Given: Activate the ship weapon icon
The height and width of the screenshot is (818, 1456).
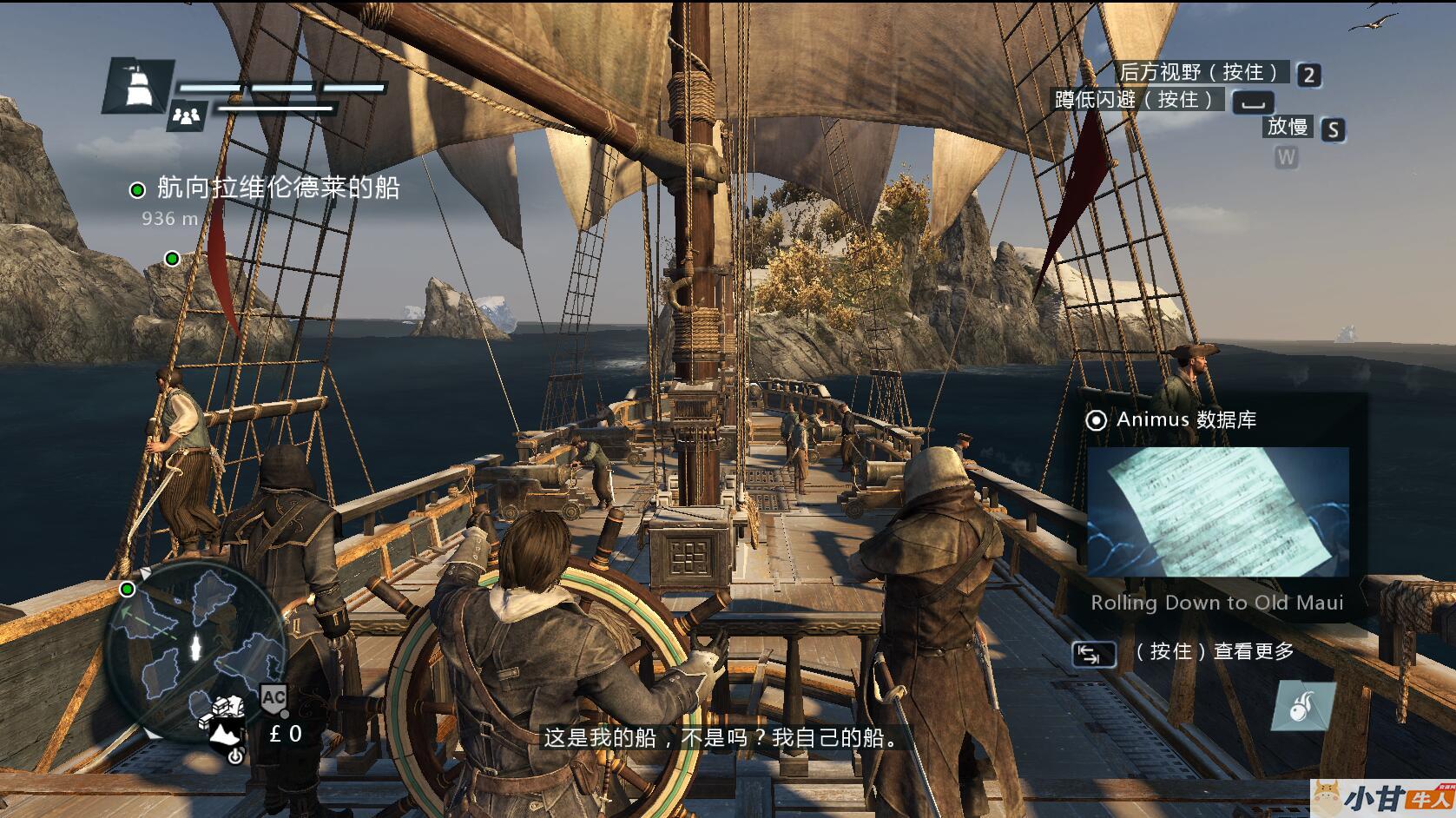Looking at the screenshot, I should [x=1303, y=705].
